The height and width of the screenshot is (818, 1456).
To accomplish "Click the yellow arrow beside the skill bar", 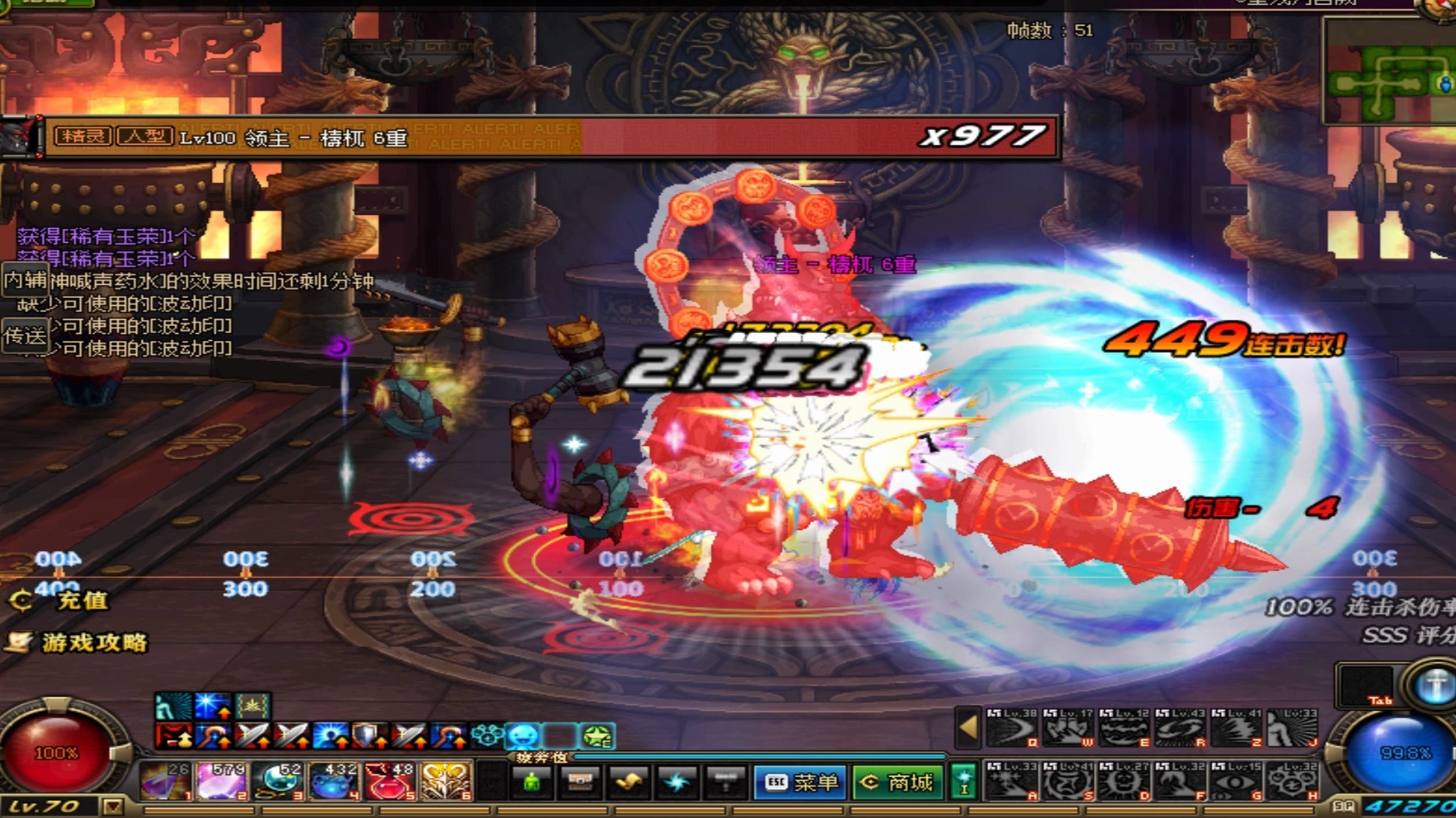I will 968,728.
